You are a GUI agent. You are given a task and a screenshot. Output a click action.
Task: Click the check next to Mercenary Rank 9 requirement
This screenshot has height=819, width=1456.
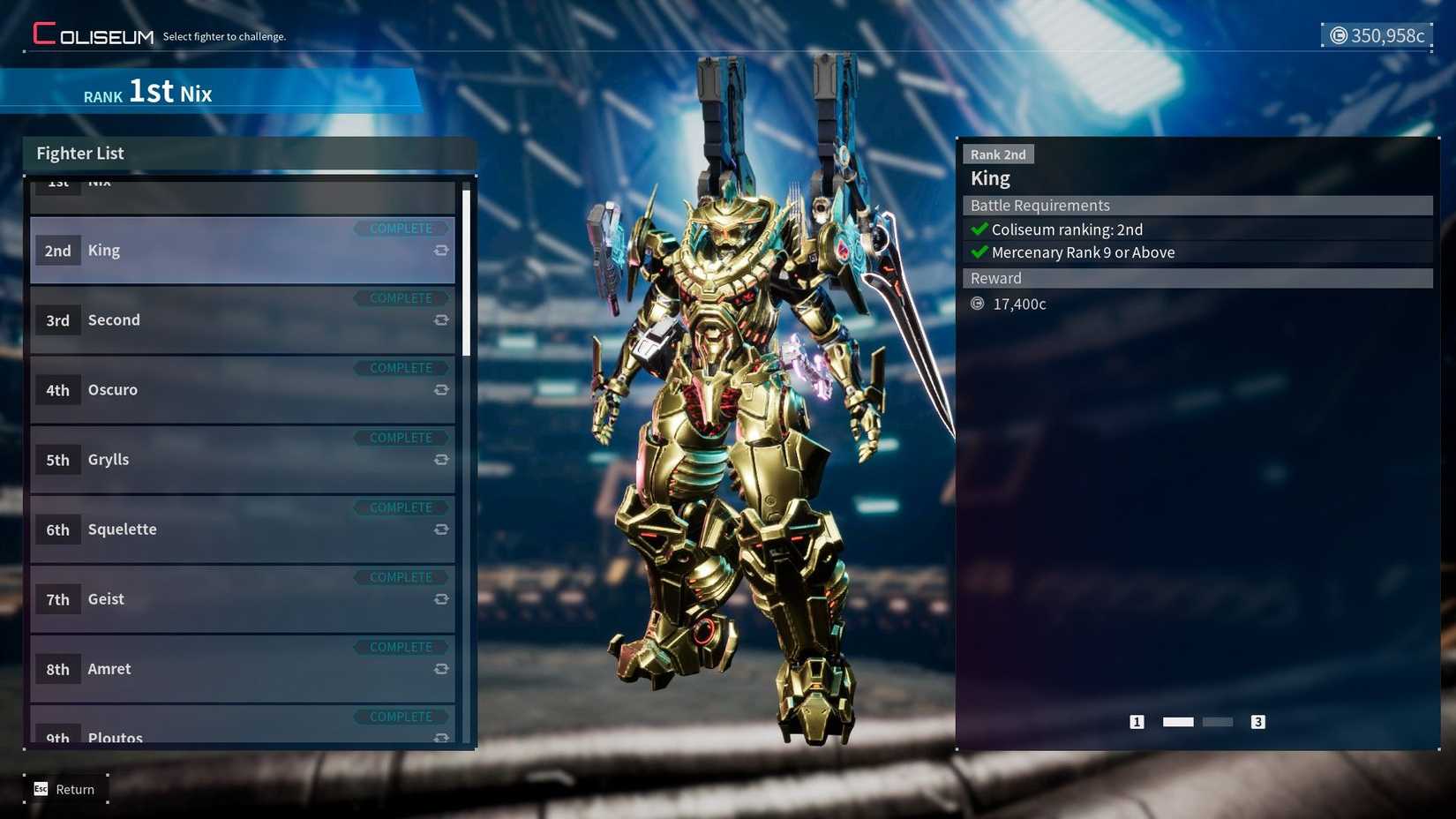click(x=979, y=252)
